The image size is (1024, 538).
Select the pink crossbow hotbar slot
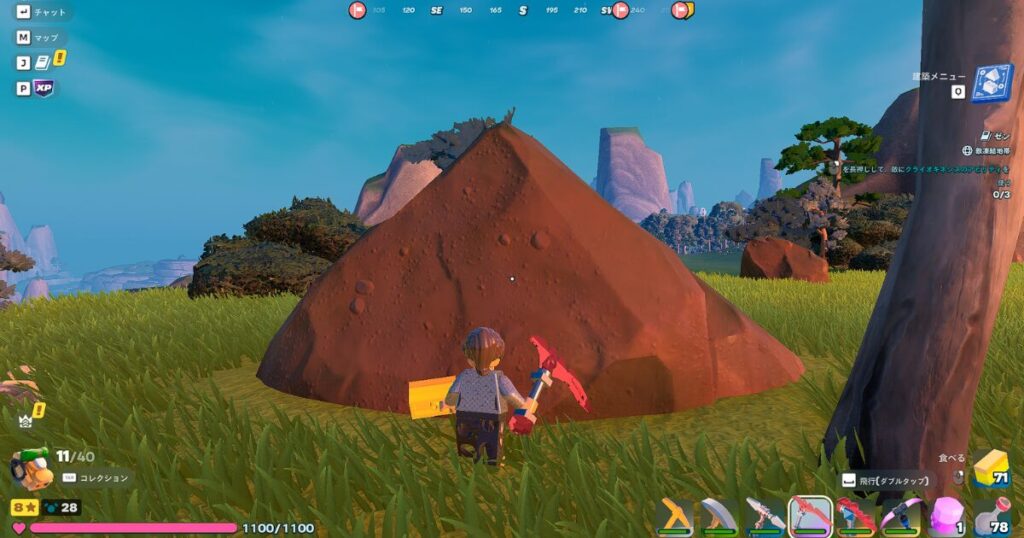pos(901,516)
